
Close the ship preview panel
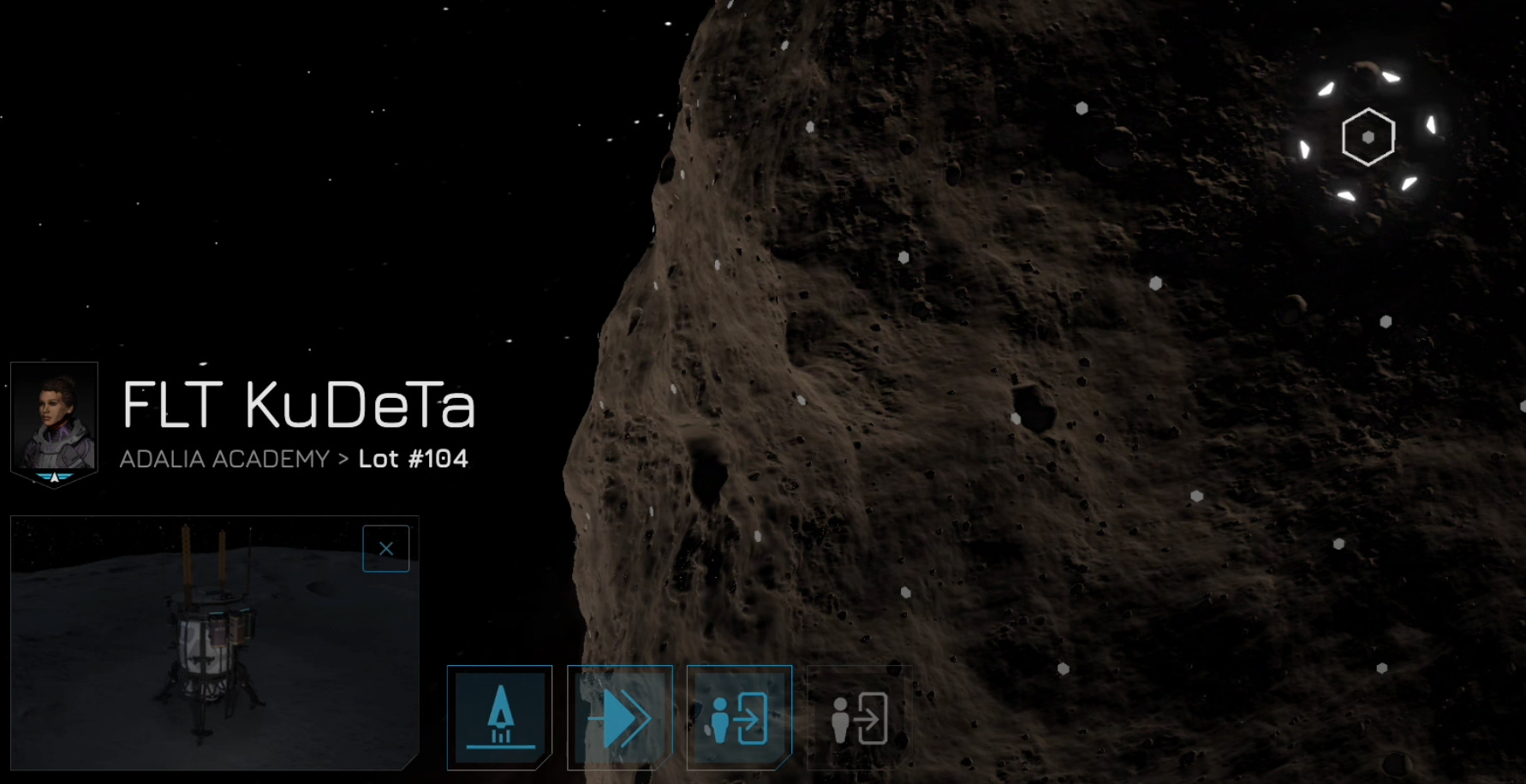[386, 549]
